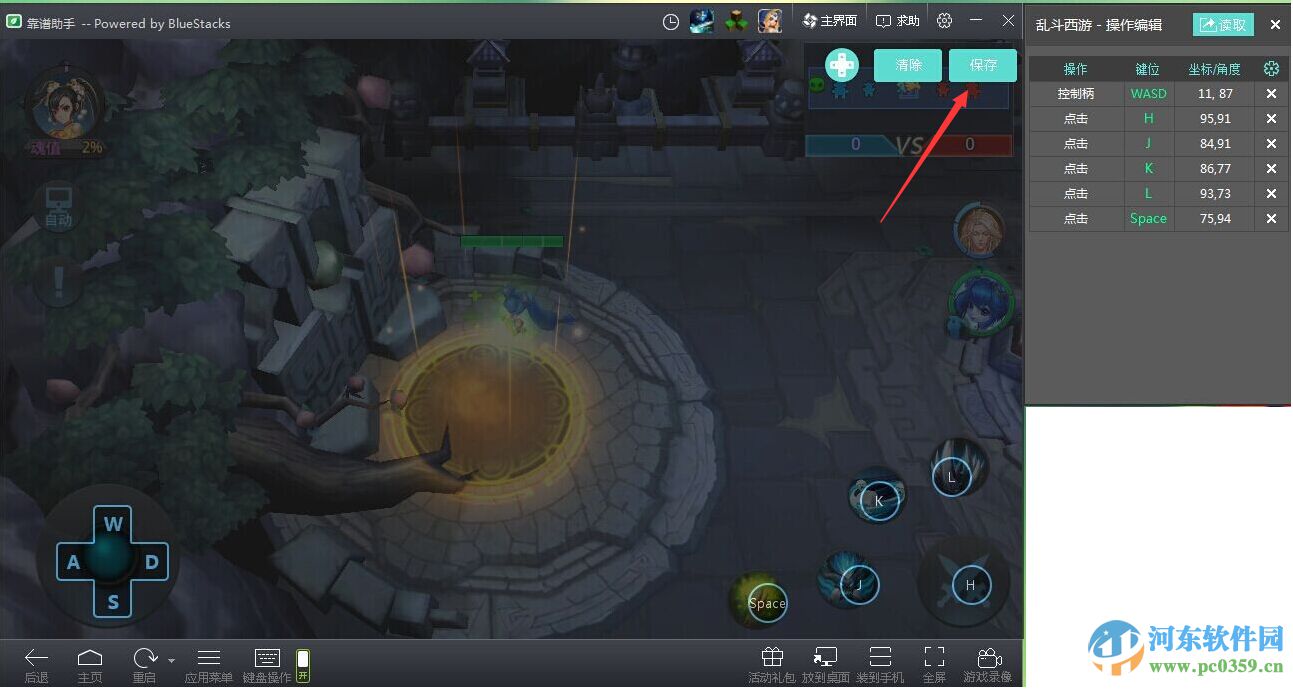
Task: Use the K skill button
Action: click(878, 500)
